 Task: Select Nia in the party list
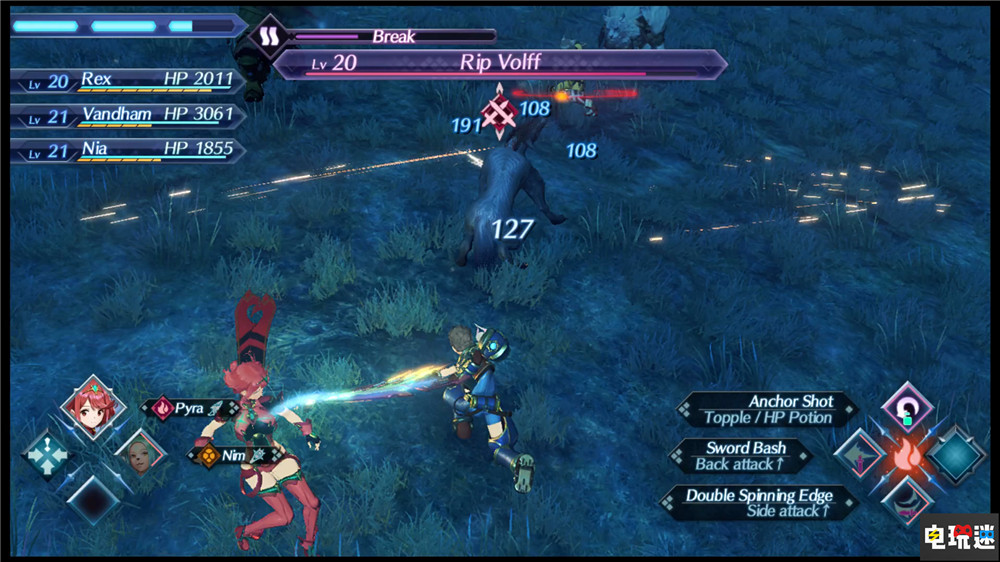click(125, 149)
